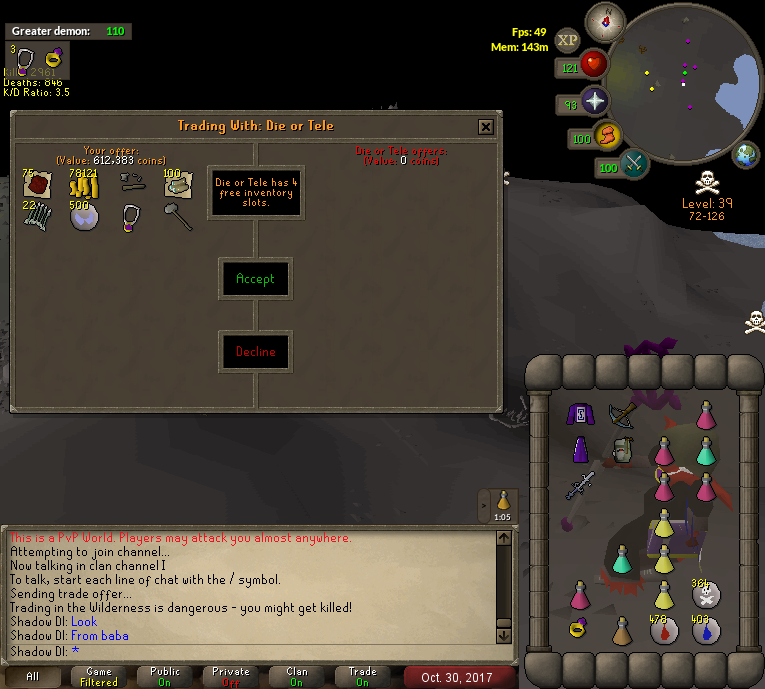Open the world map globe icon
The width and height of the screenshot is (765, 689).
tap(746, 155)
